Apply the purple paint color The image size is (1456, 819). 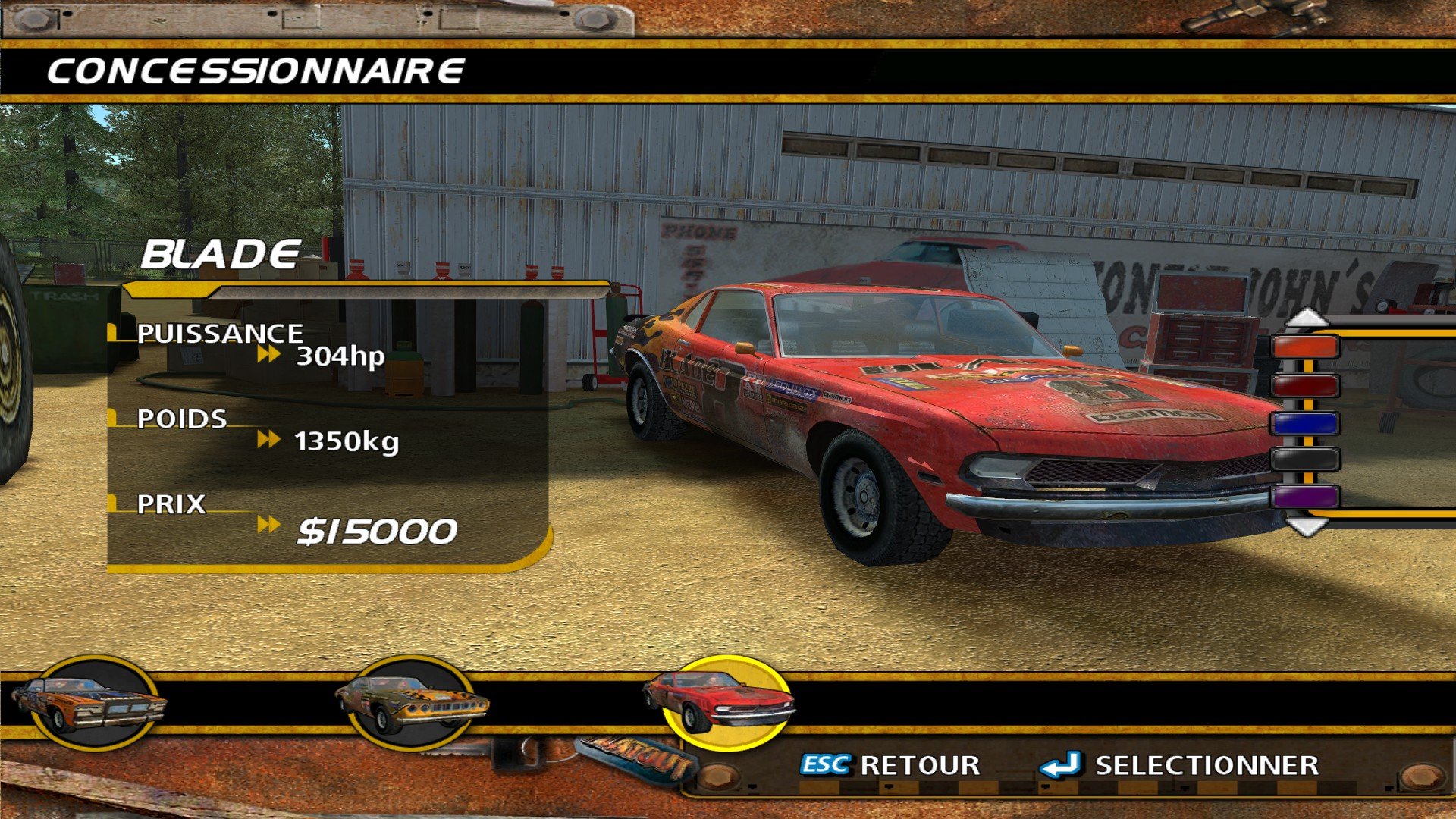pyautogui.click(x=1305, y=497)
